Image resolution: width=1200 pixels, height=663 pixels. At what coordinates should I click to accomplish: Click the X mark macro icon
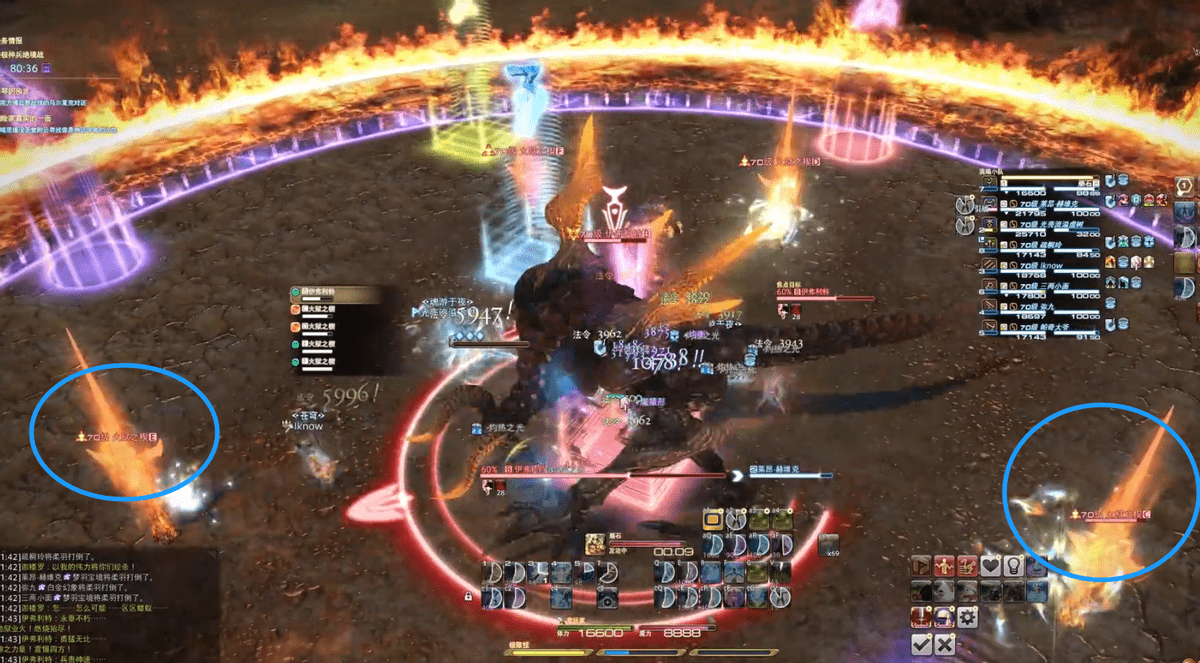[944, 645]
